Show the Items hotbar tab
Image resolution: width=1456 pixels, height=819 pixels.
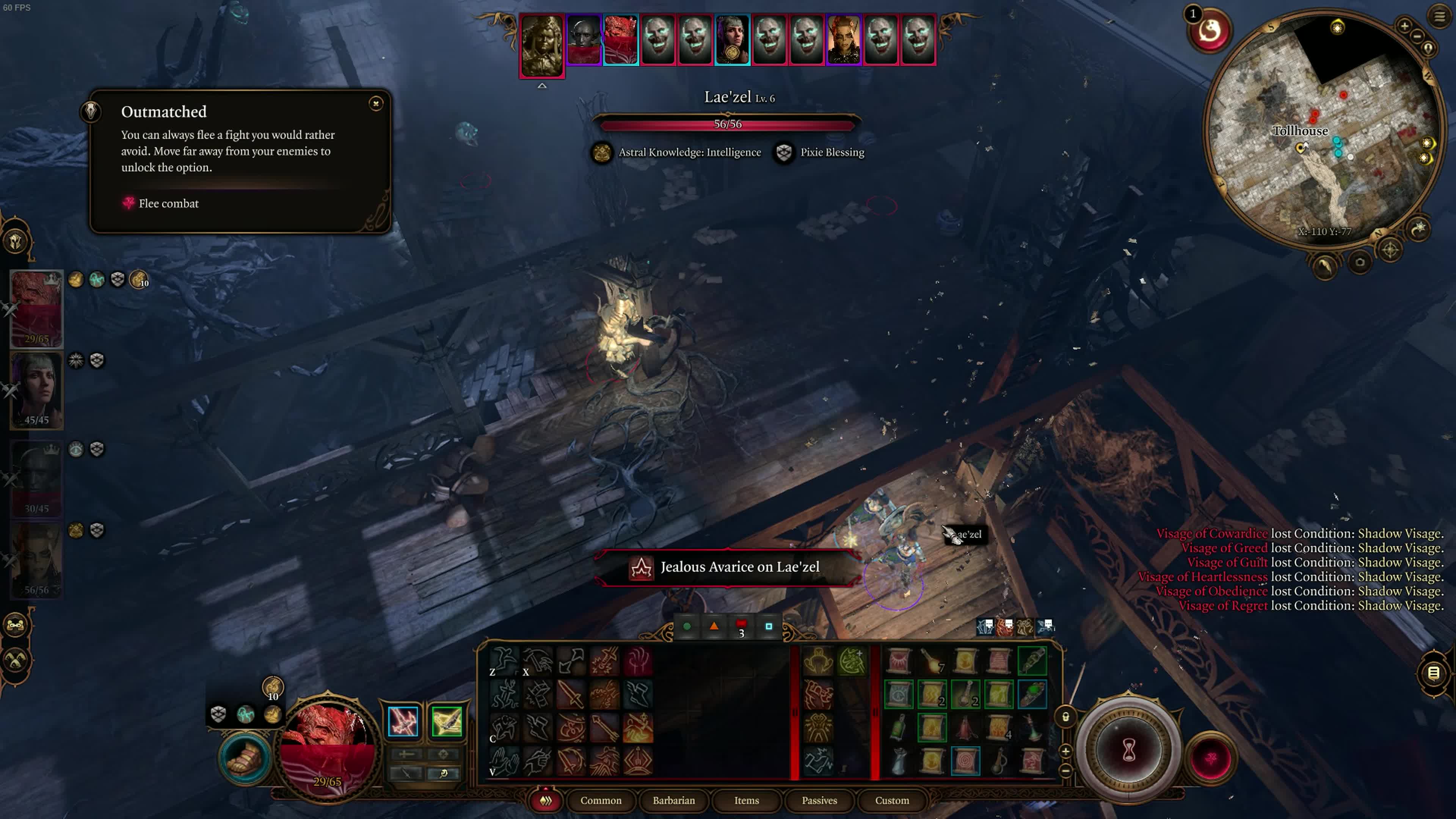point(746,800)
